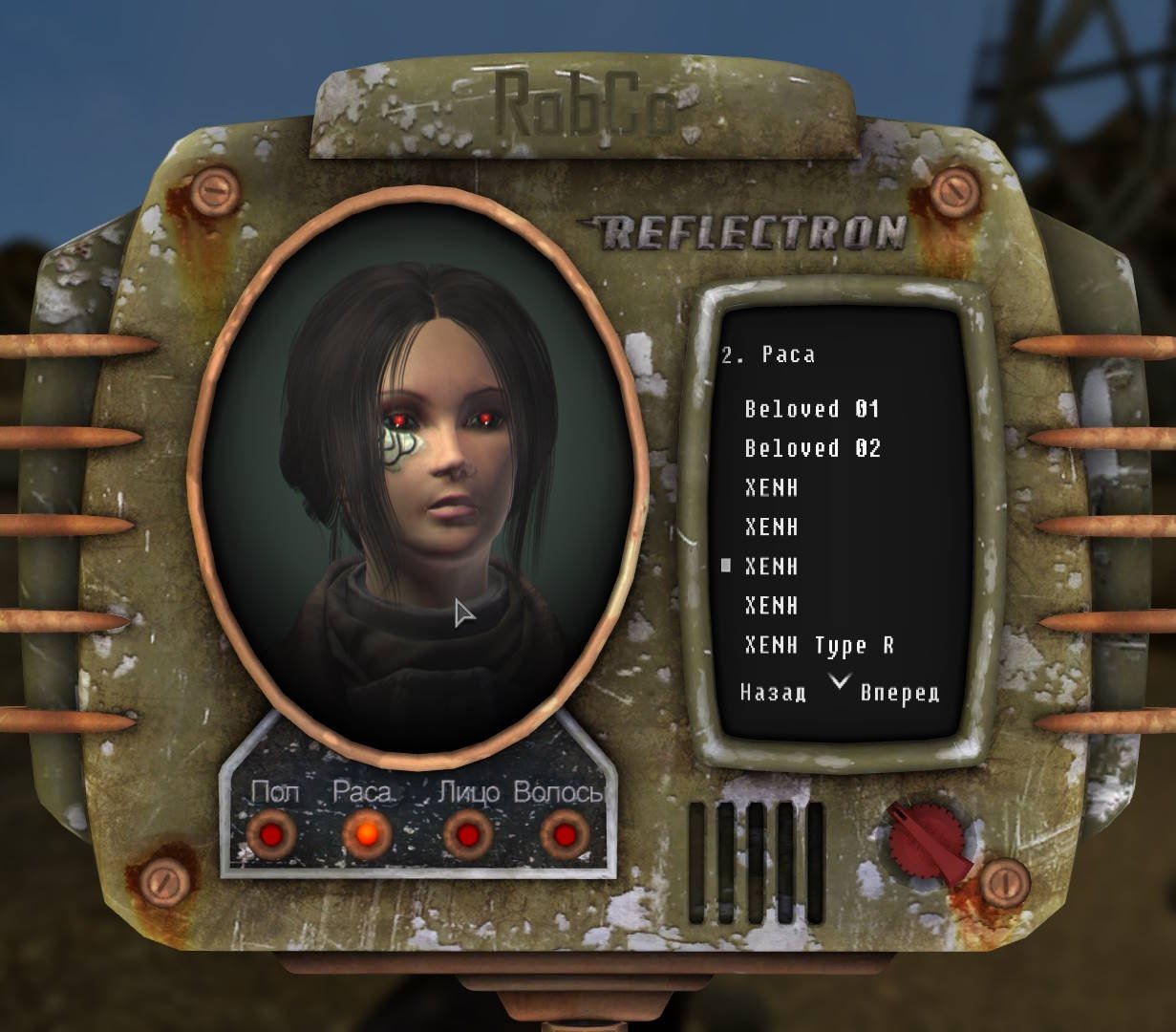Pick the XENH Type R race
Screen dimensions: 1176x1032
819,646
